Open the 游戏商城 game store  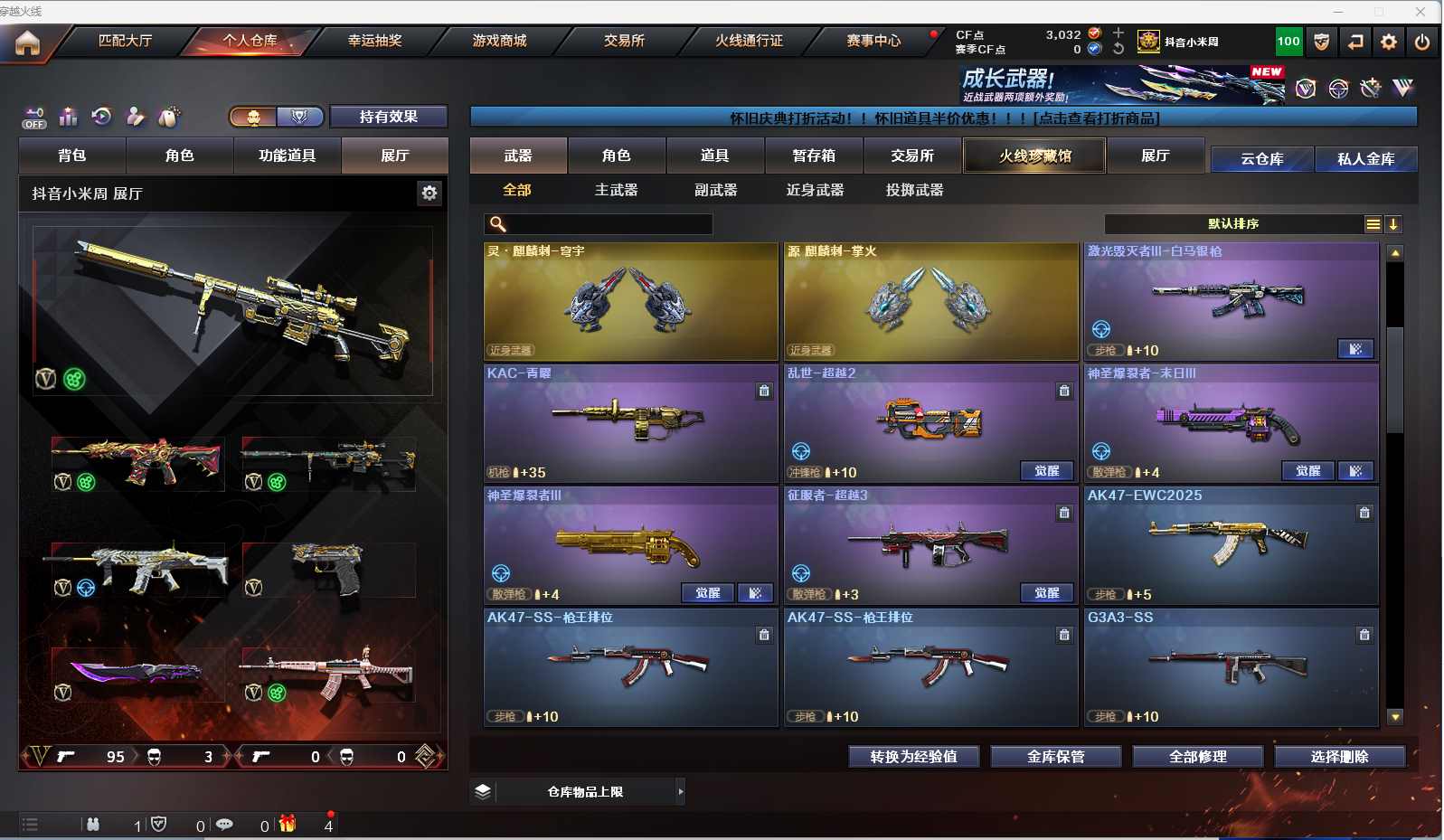click(x=499, y=41)
